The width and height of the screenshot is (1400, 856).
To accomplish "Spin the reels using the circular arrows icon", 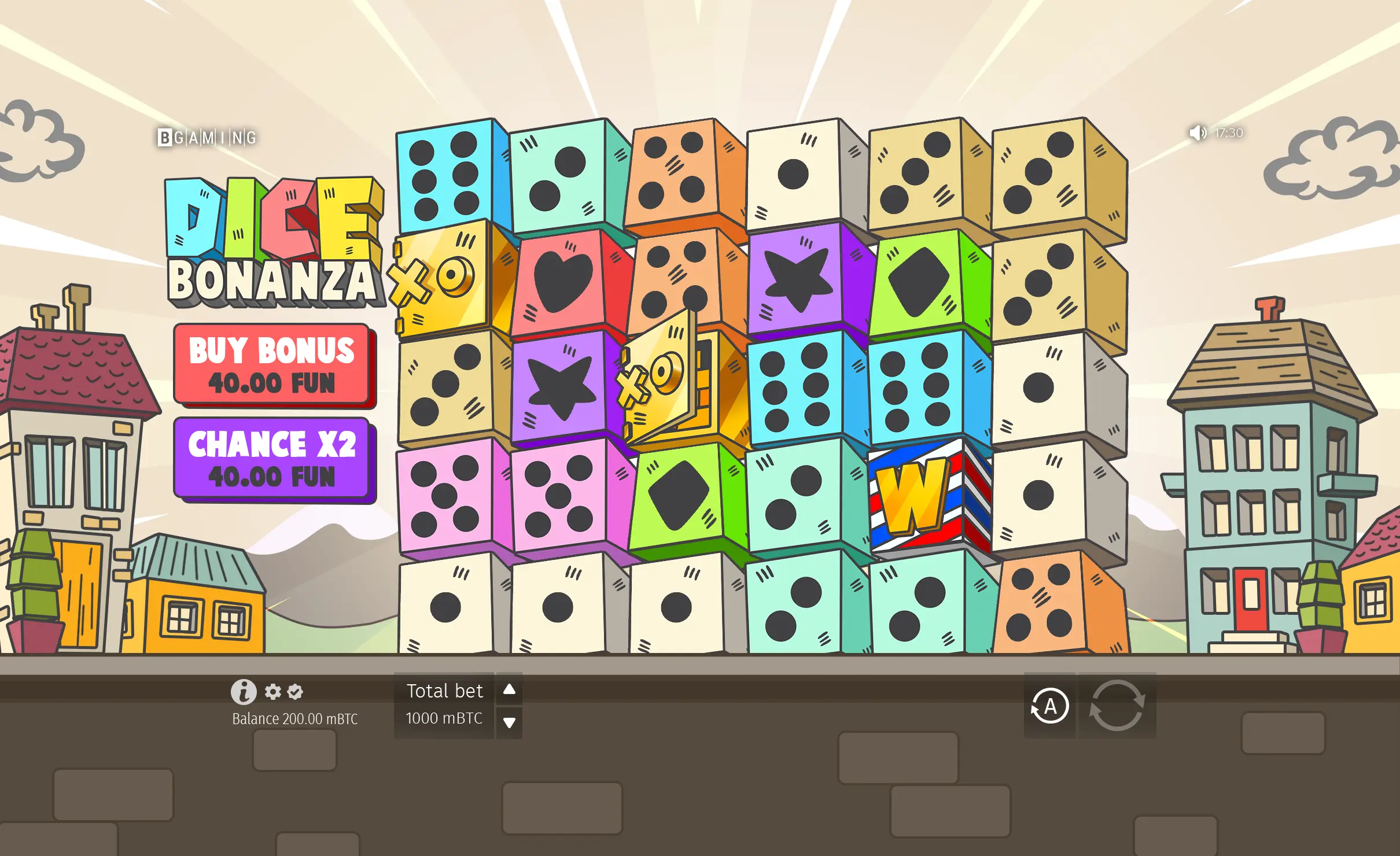I will (x=1118, y=706).
